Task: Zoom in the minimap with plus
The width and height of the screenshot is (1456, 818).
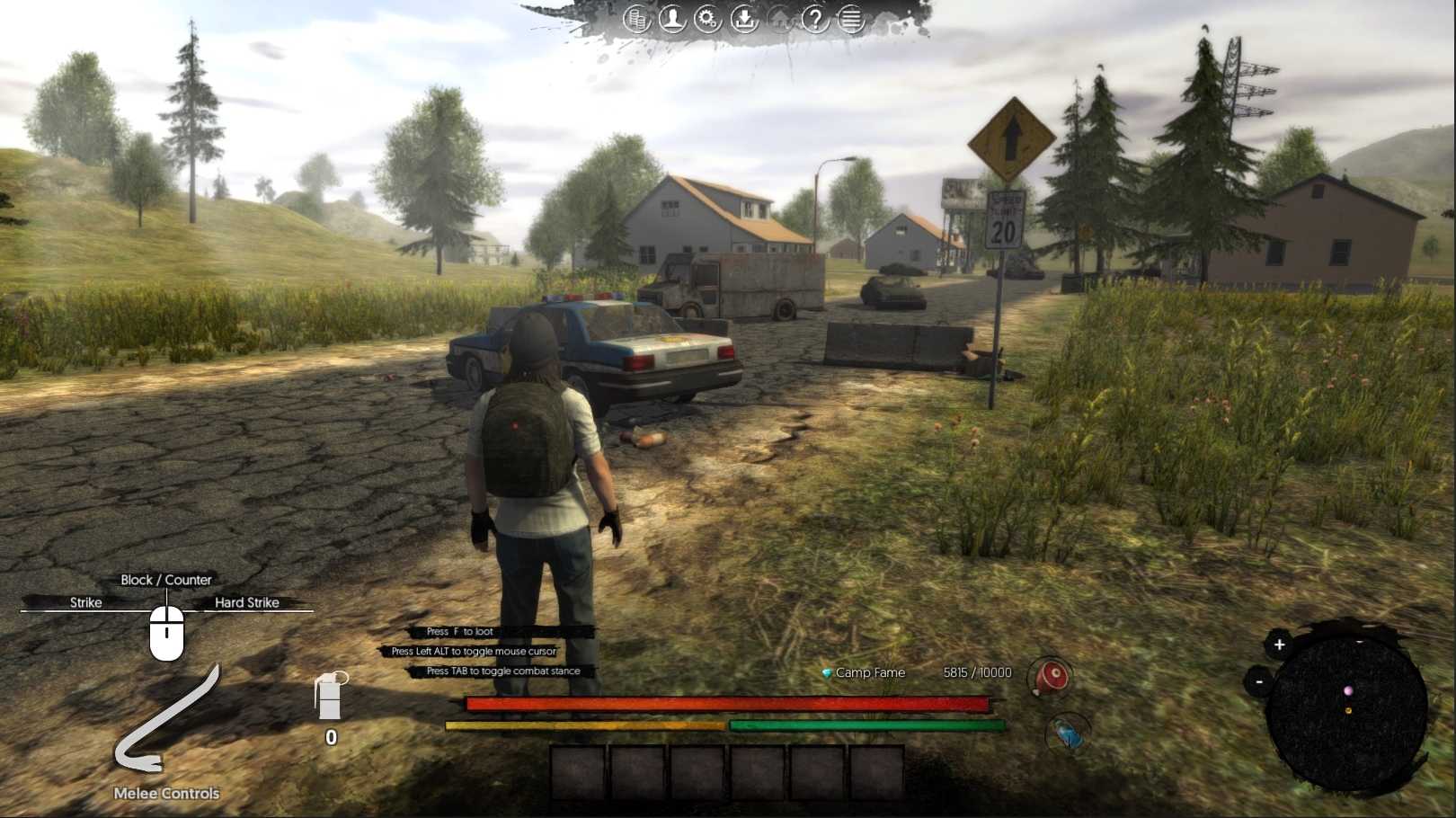Action: coord(1279,645)
